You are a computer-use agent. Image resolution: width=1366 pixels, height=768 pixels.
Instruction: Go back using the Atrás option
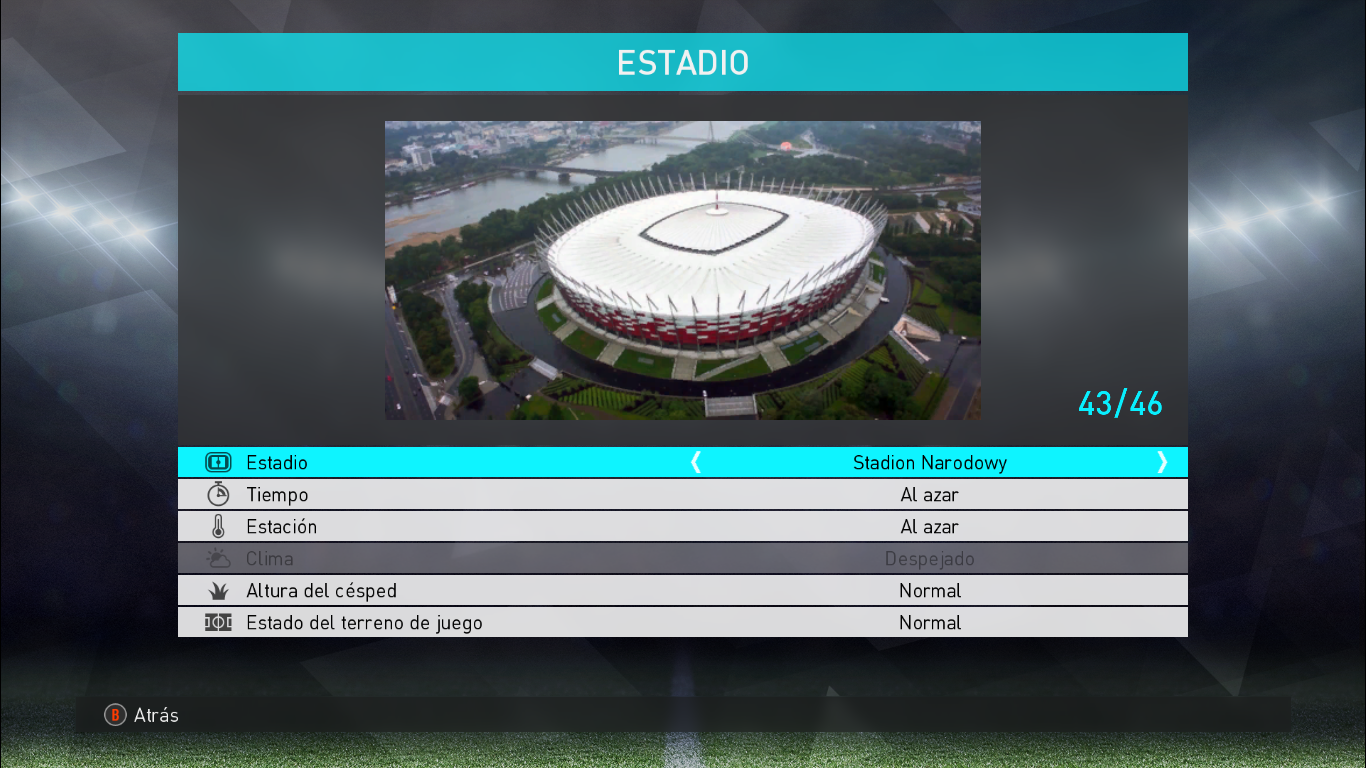coord(143,715)
